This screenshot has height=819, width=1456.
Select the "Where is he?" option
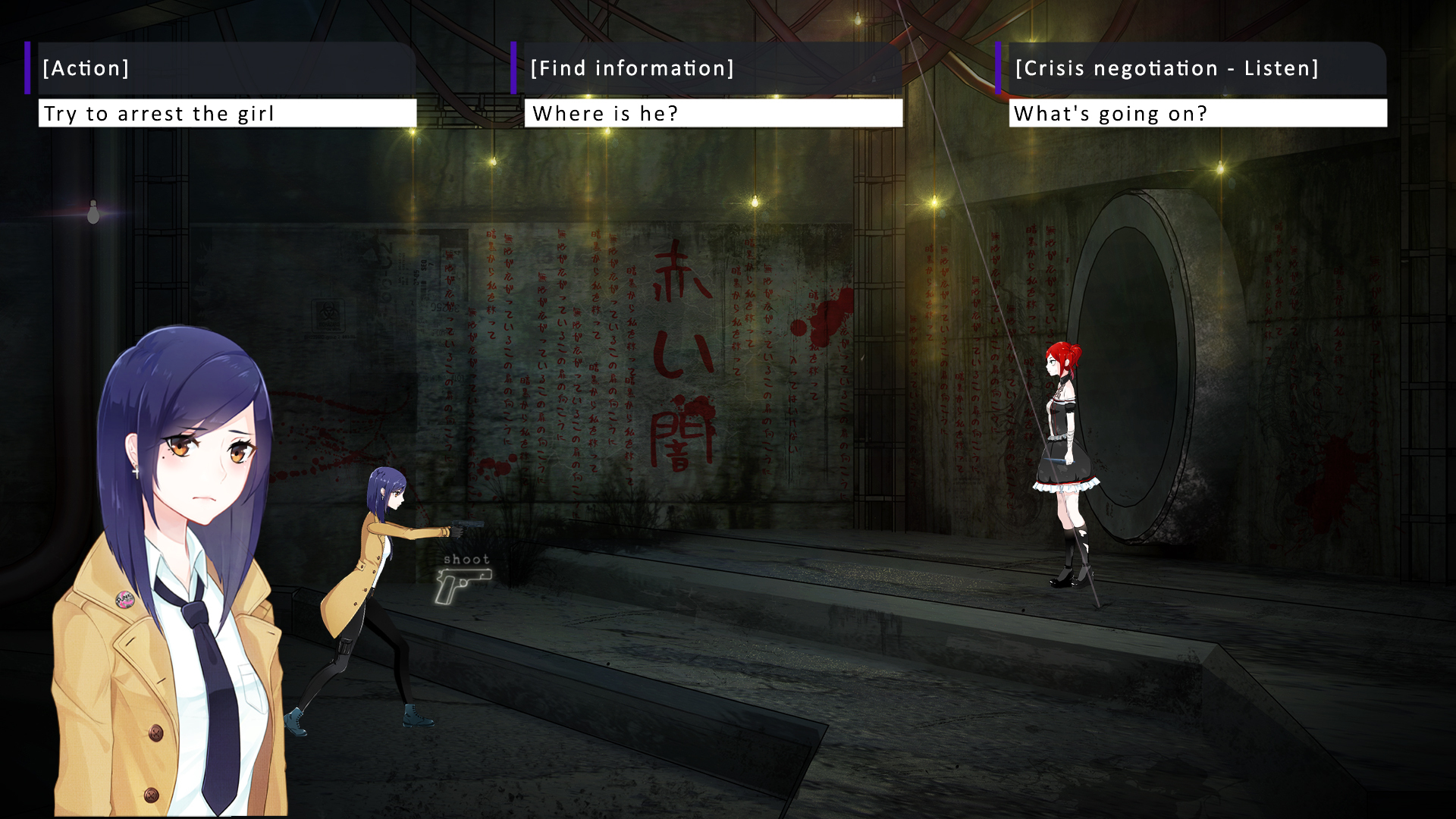click(713, 114)
